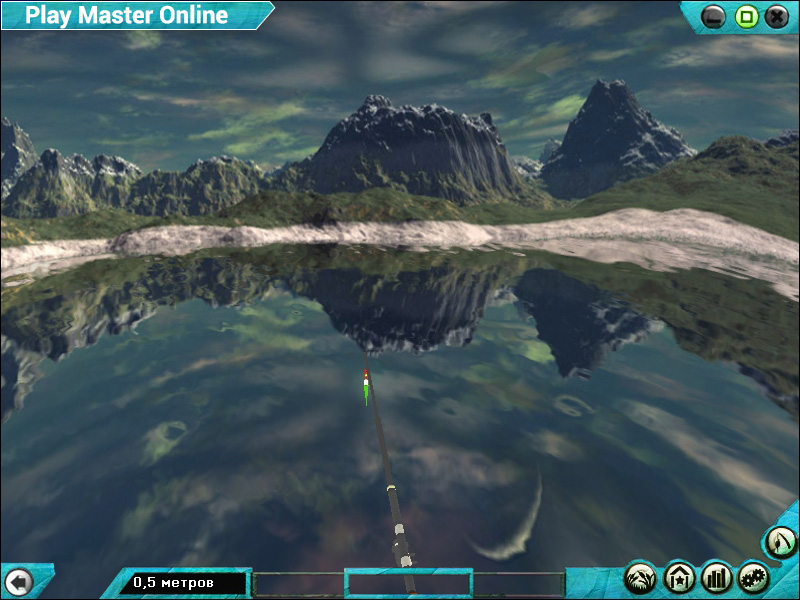800x600 pixels.
Task: Close the game with the X button
Action: 776,16
